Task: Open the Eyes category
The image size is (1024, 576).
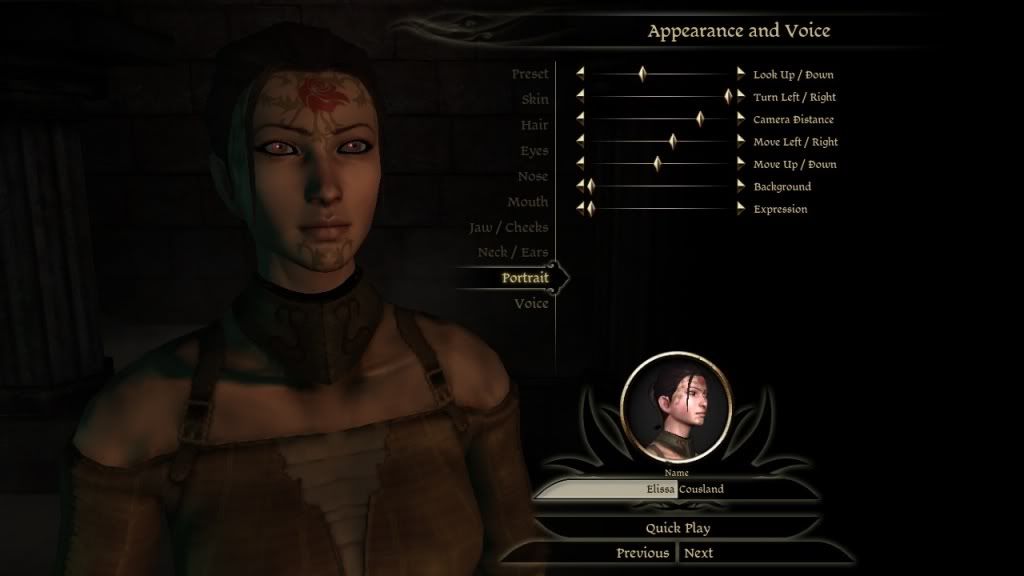Action: tap(534, 151)
